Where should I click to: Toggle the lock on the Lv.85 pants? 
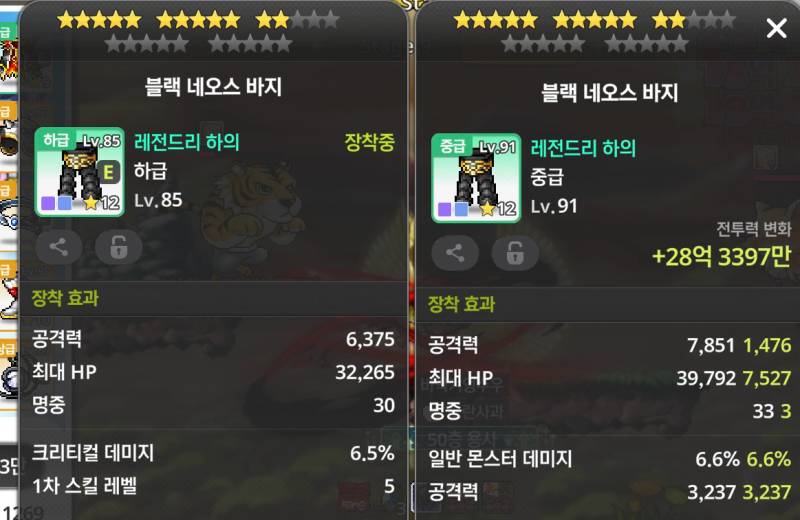[118, 248]
